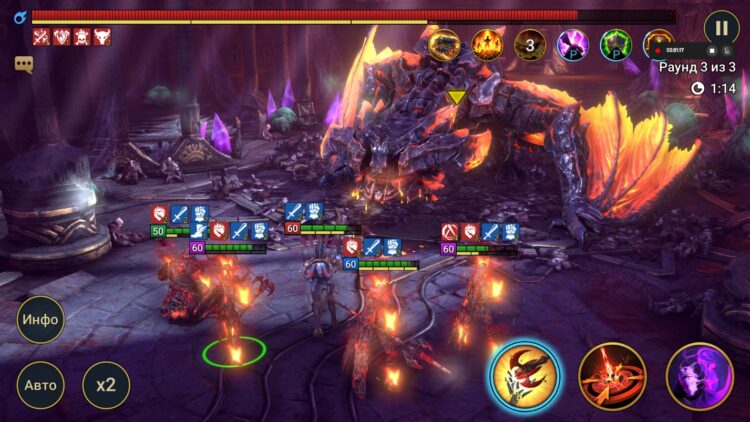This screenshot has height=422, width=750.
Task: Inspect the boss fiery figure skill icon
Action: [x=488, y=44]
